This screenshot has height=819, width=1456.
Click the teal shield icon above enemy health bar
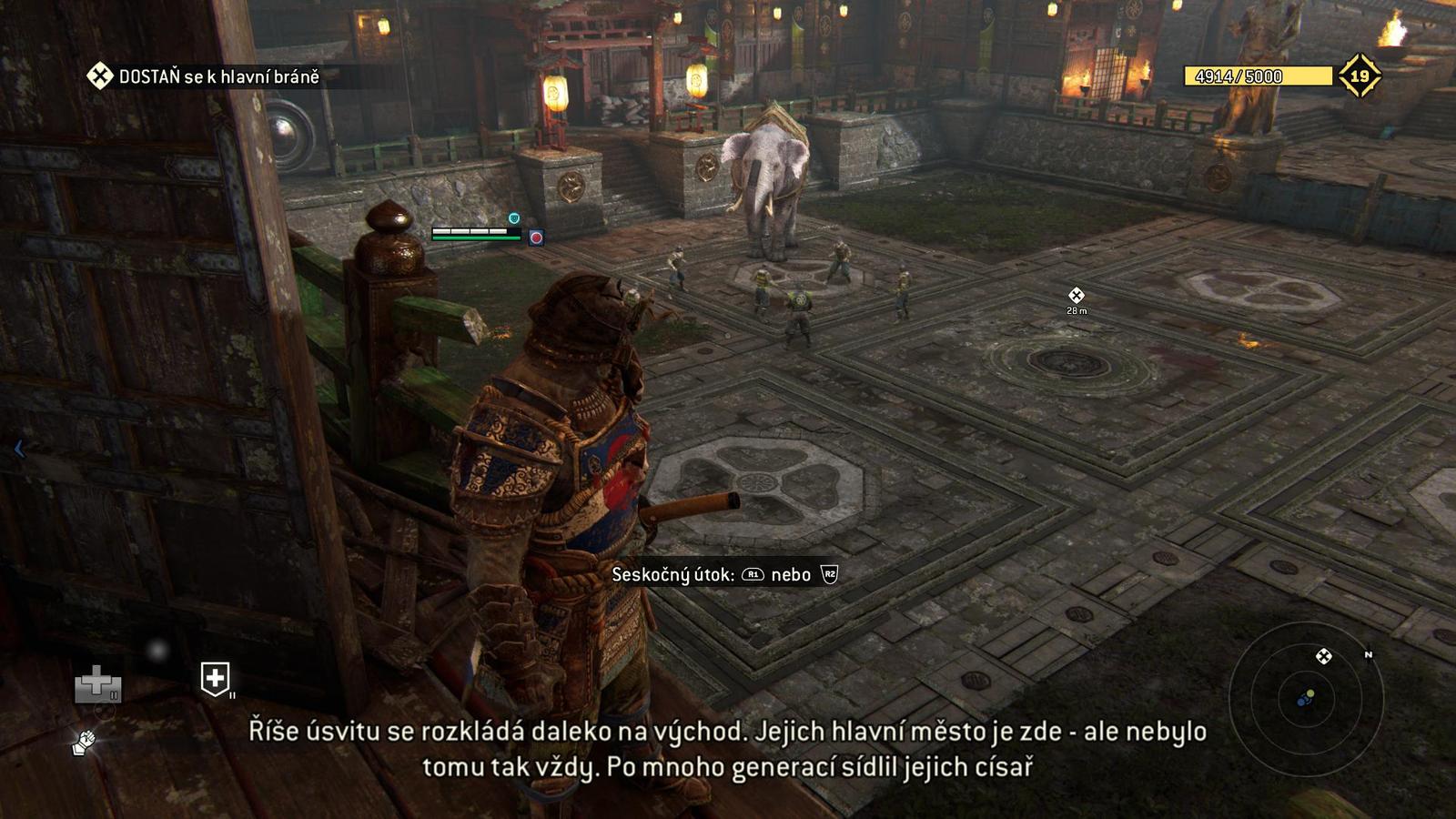click(x=512, y=218)
